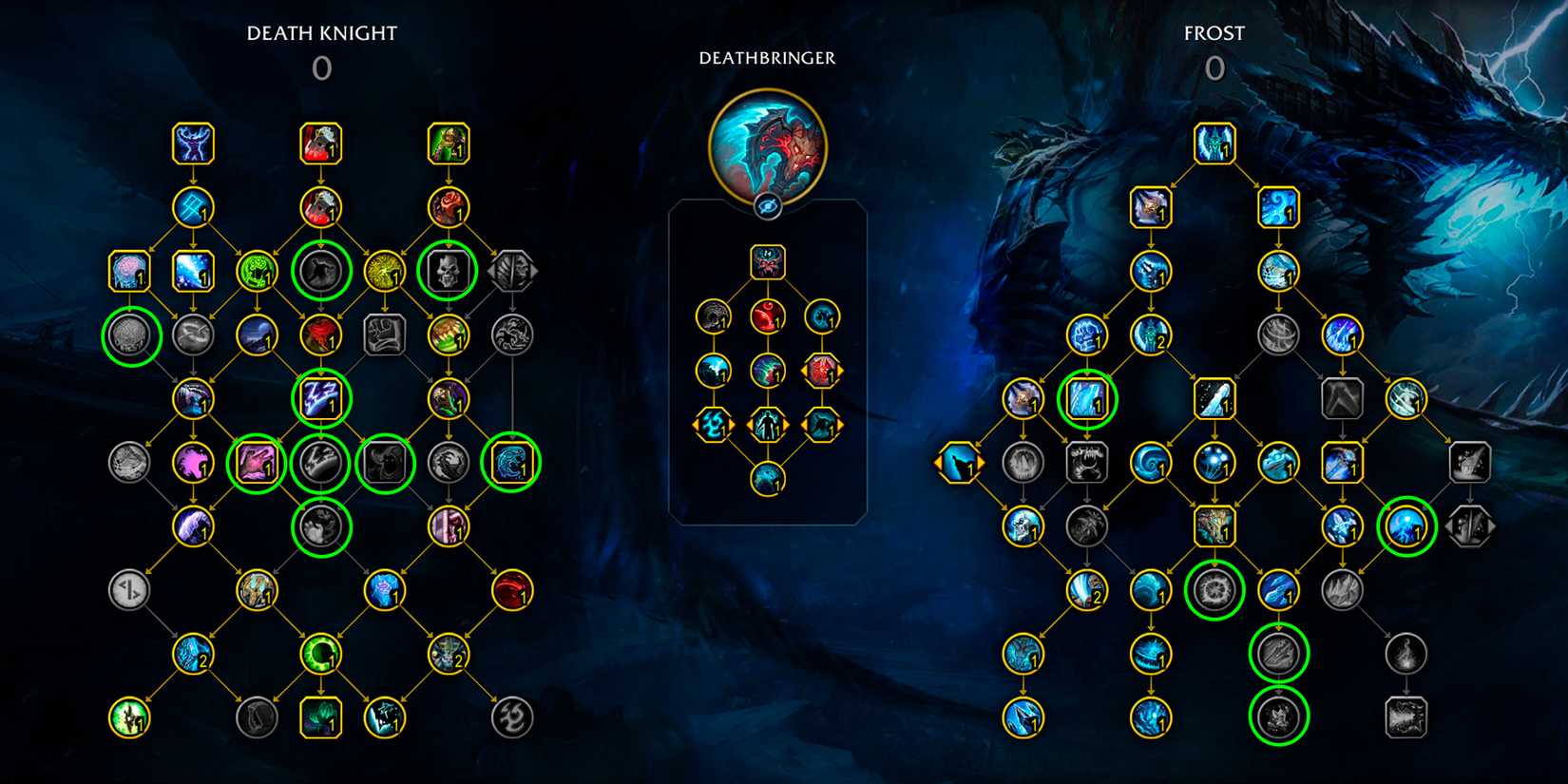1568x784 pixels.
Task: Toggle the hexagonal choice talent on Frost tree's left edge
Action: 958,463
